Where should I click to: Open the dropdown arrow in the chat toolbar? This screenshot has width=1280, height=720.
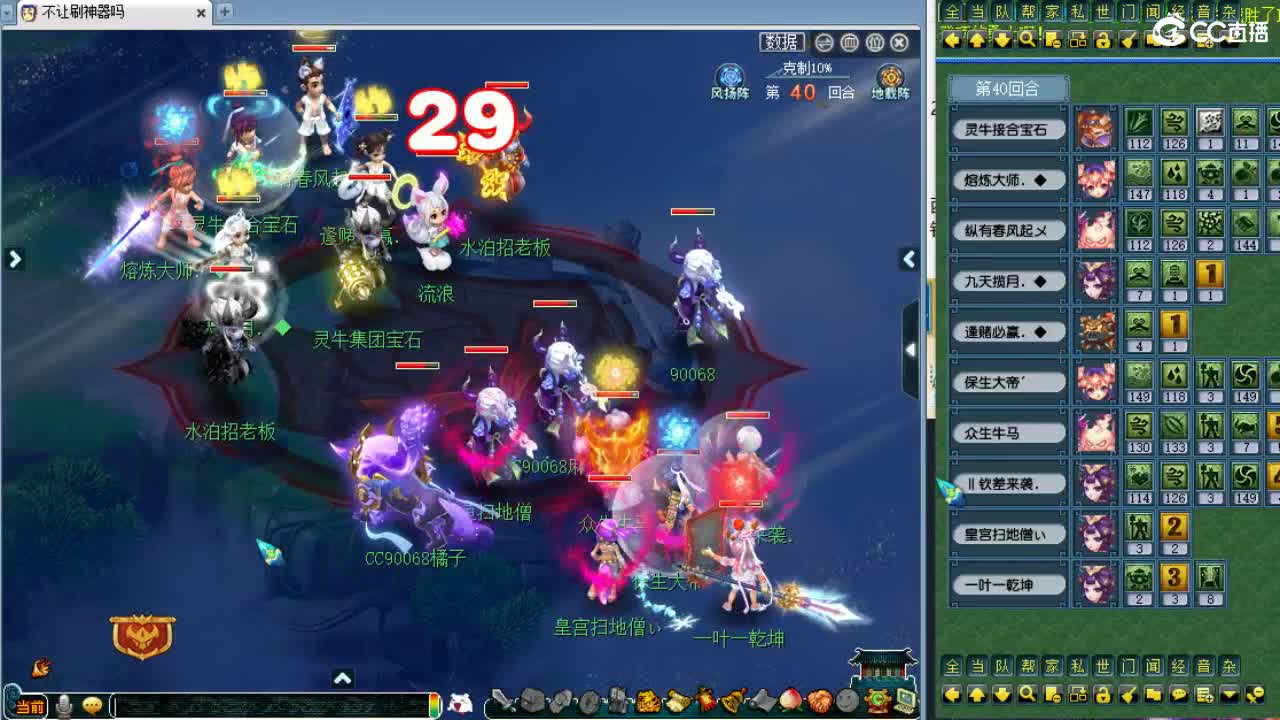click(1228, 694)
